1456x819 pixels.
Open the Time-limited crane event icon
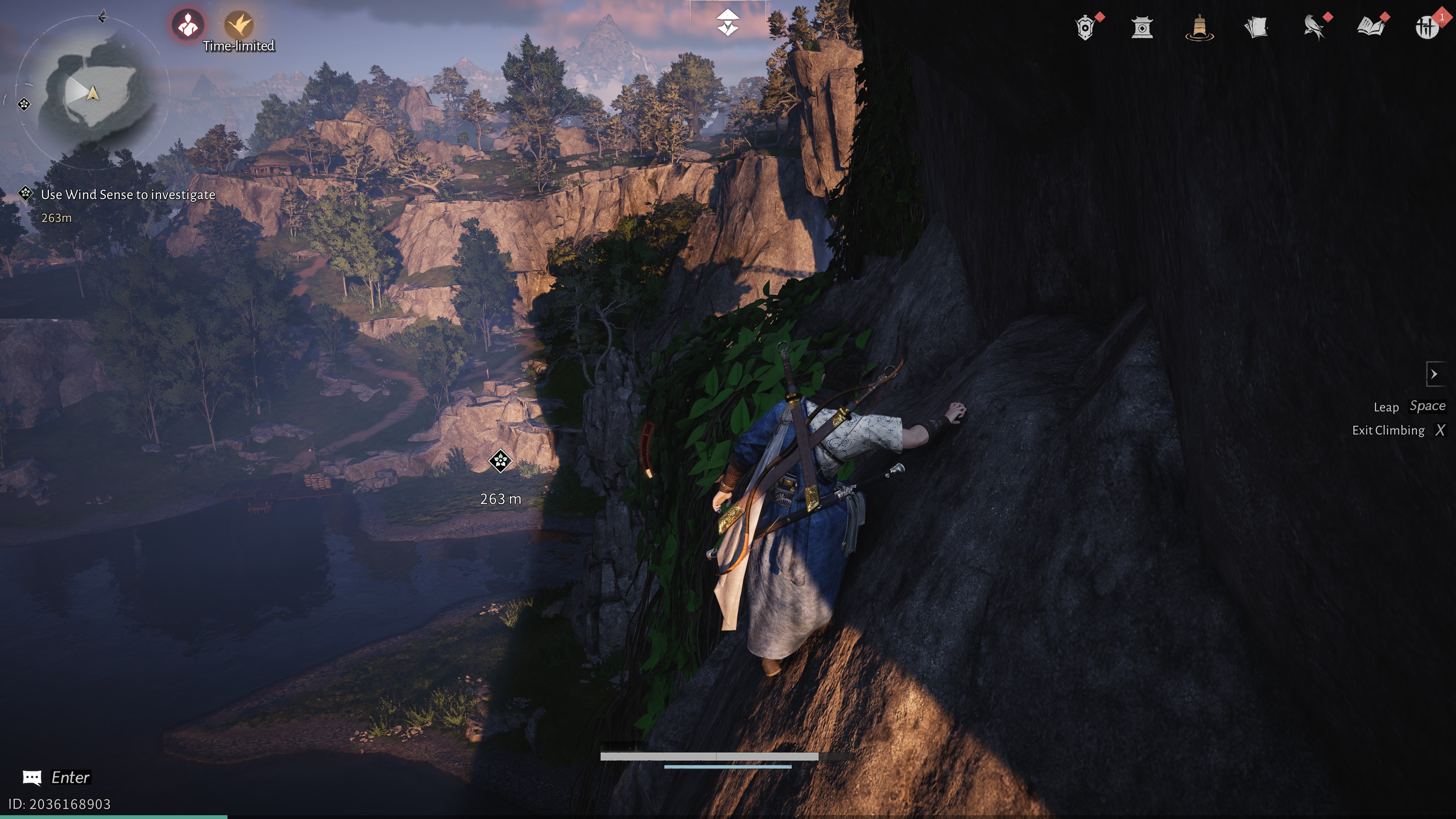click(238, 25)
